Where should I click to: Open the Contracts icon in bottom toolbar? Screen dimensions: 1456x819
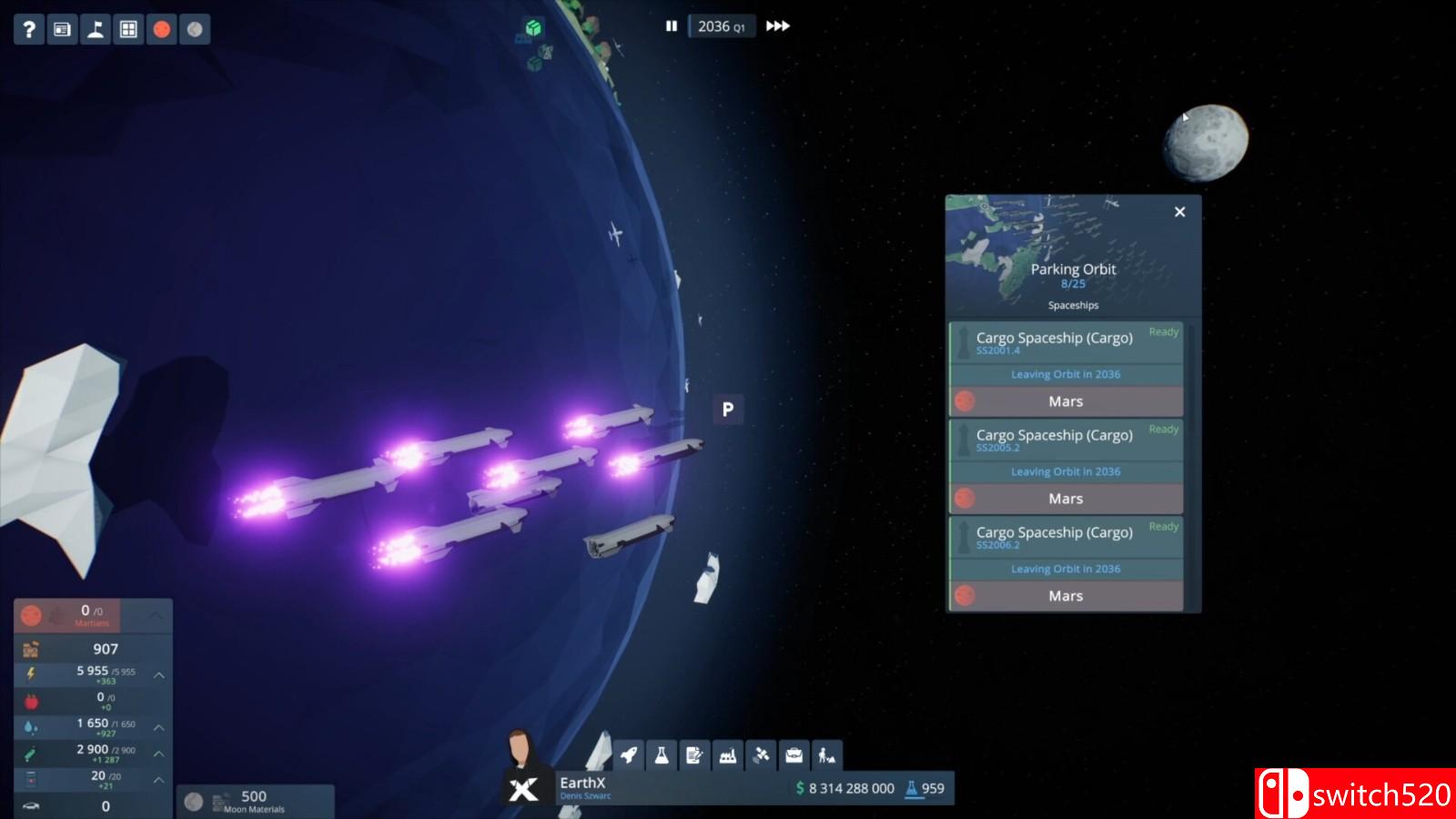point(694,755)
